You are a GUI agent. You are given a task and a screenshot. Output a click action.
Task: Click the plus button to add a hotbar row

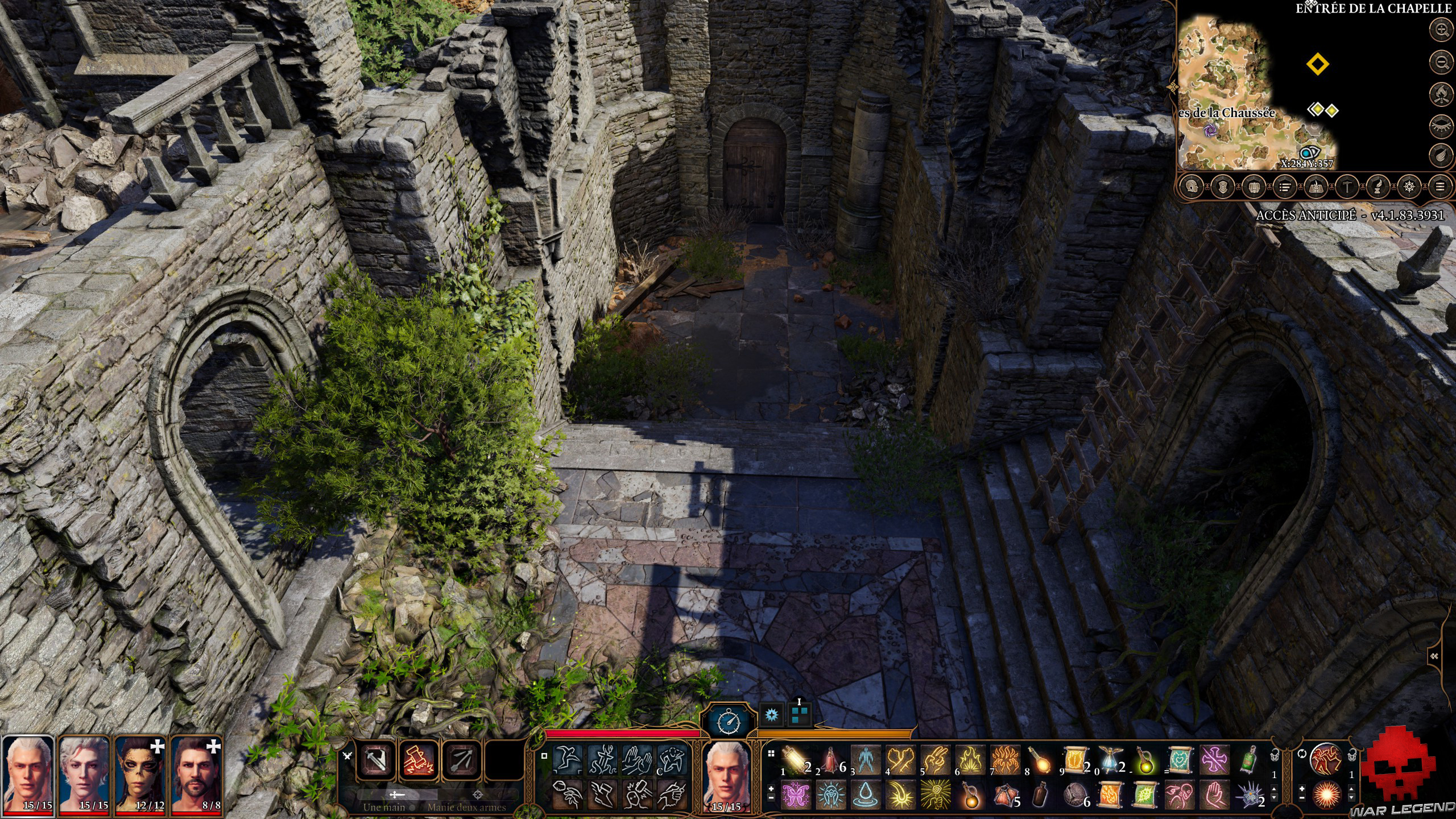coord(772,788)
